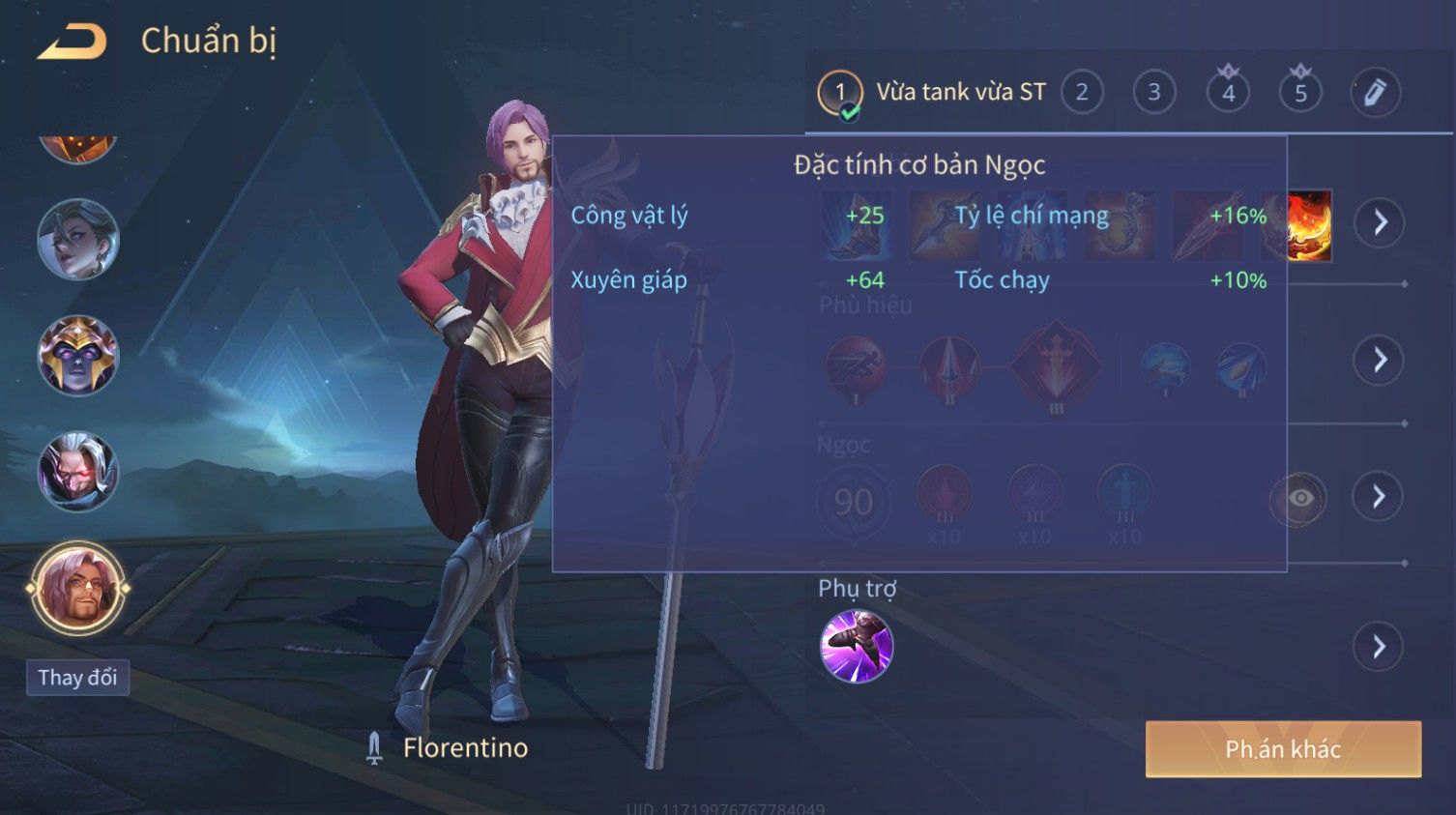The width and height of the screenshot is (1456, 815).
Task: Select the "Vừa tank vừa ST" preset 1
Action: (839, 93)
